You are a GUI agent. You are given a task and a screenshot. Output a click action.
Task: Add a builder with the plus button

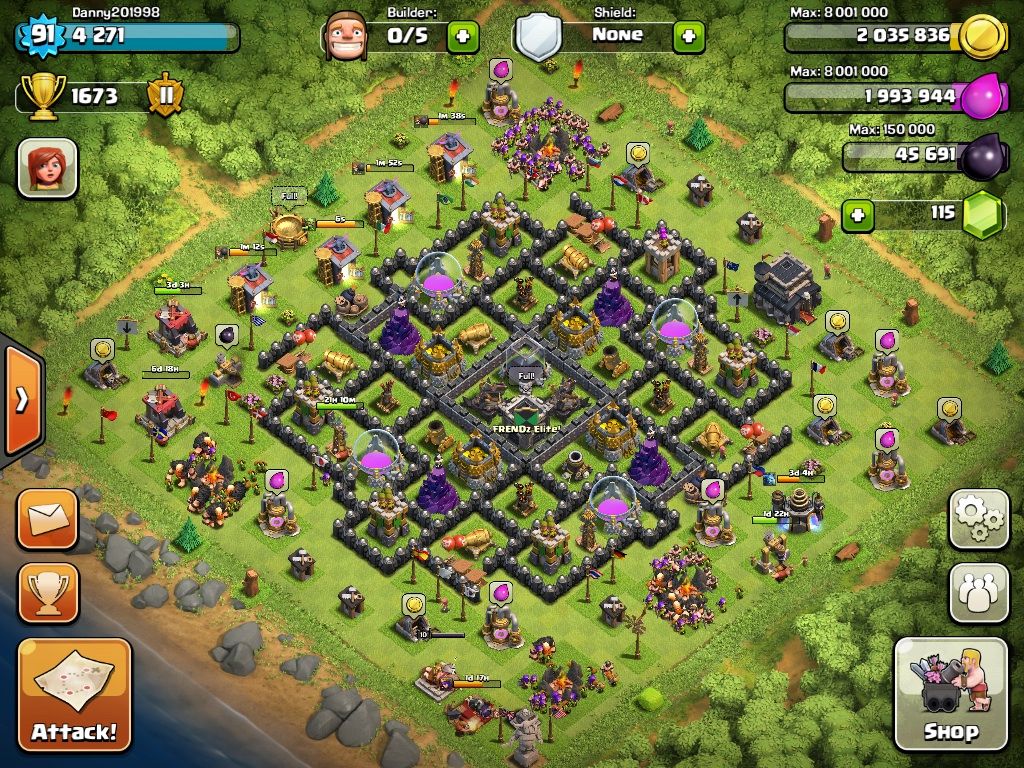(x=462, y=37)
